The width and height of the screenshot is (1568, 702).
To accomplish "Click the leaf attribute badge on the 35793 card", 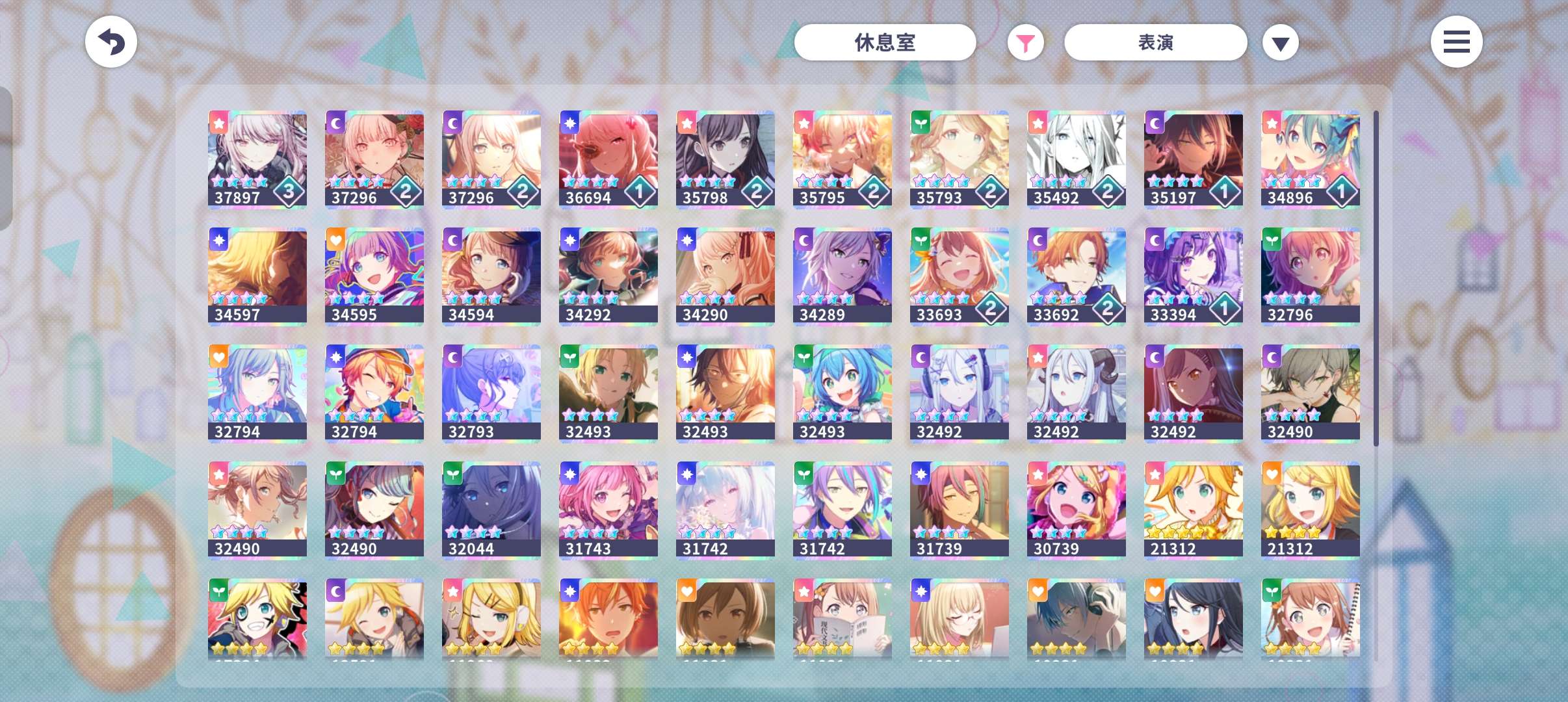I will (x=921, y=122).
